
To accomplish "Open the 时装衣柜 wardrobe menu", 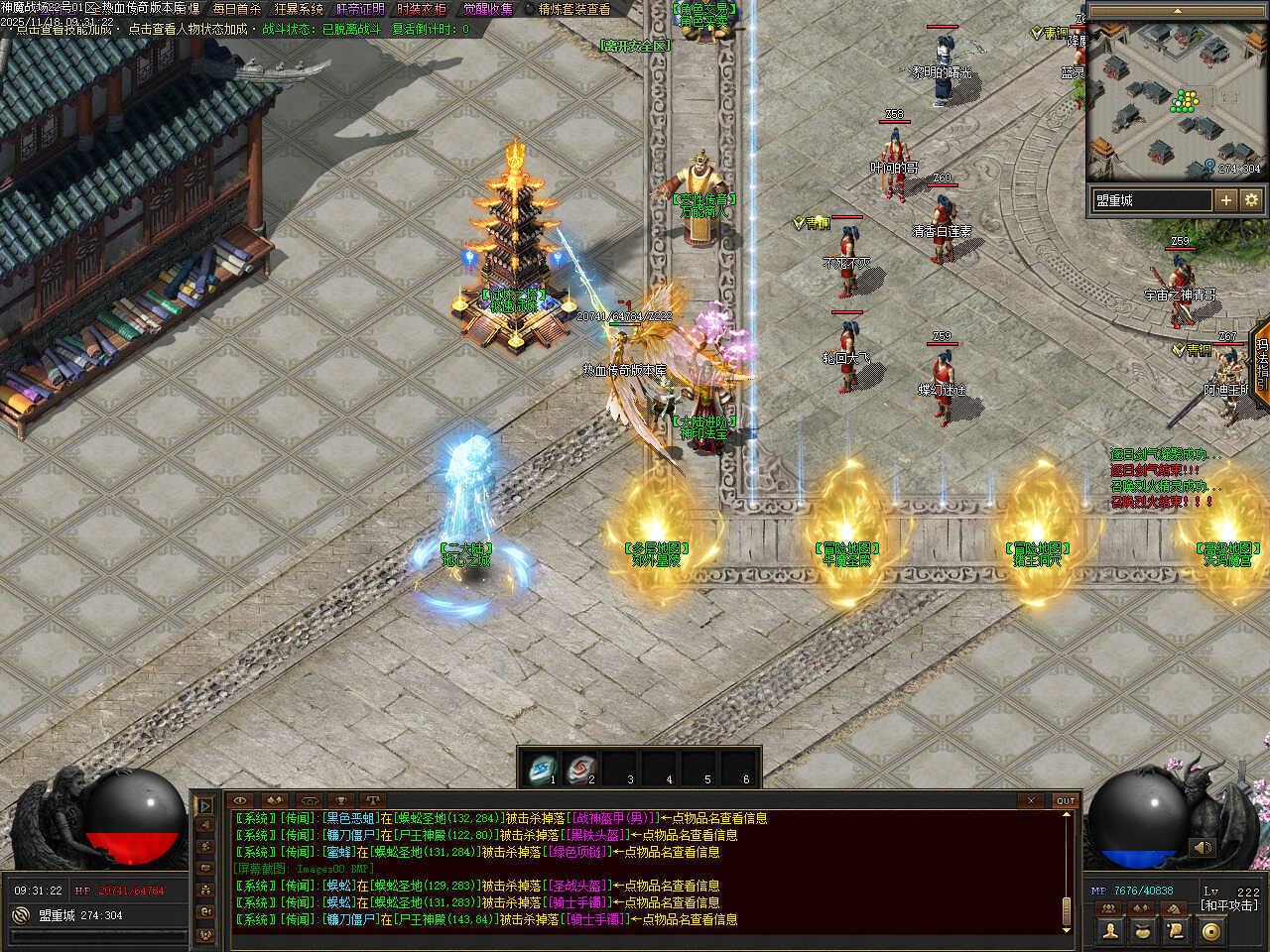I will pos(422,9).
